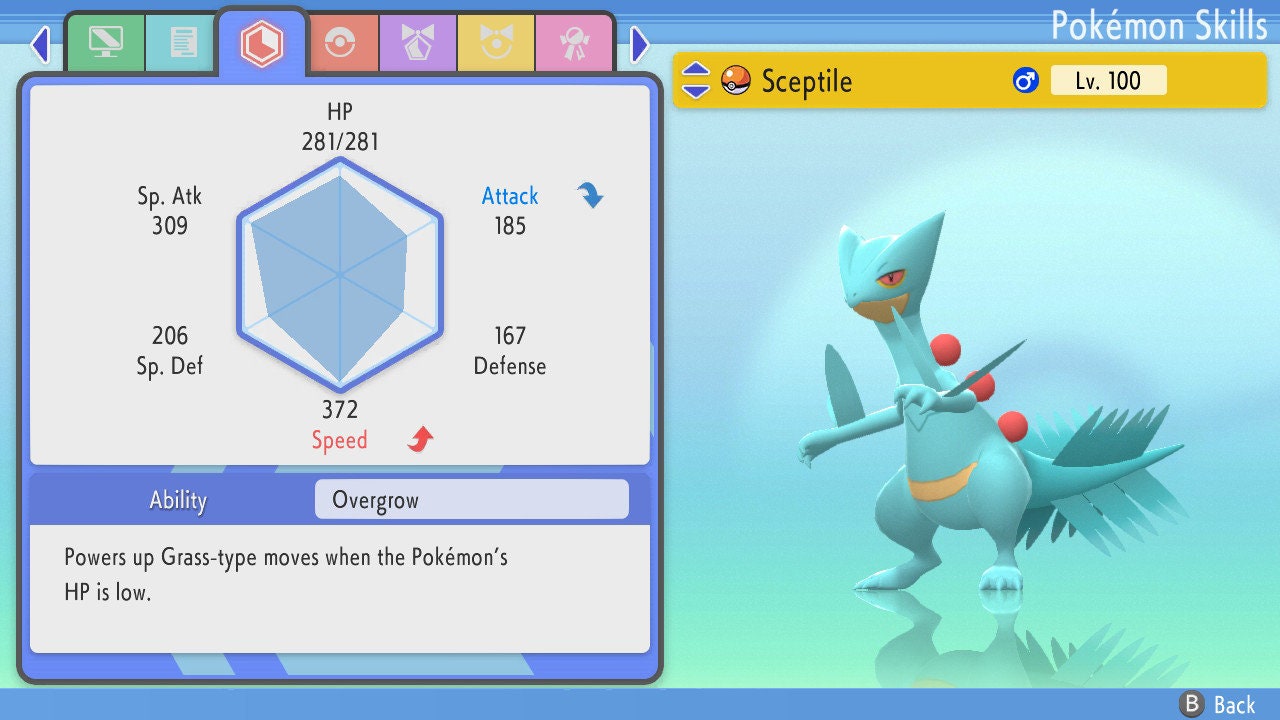Go back using the Back button
Image resolution: width=1280 pixels, height=720 pixels.
[1218, 704]
